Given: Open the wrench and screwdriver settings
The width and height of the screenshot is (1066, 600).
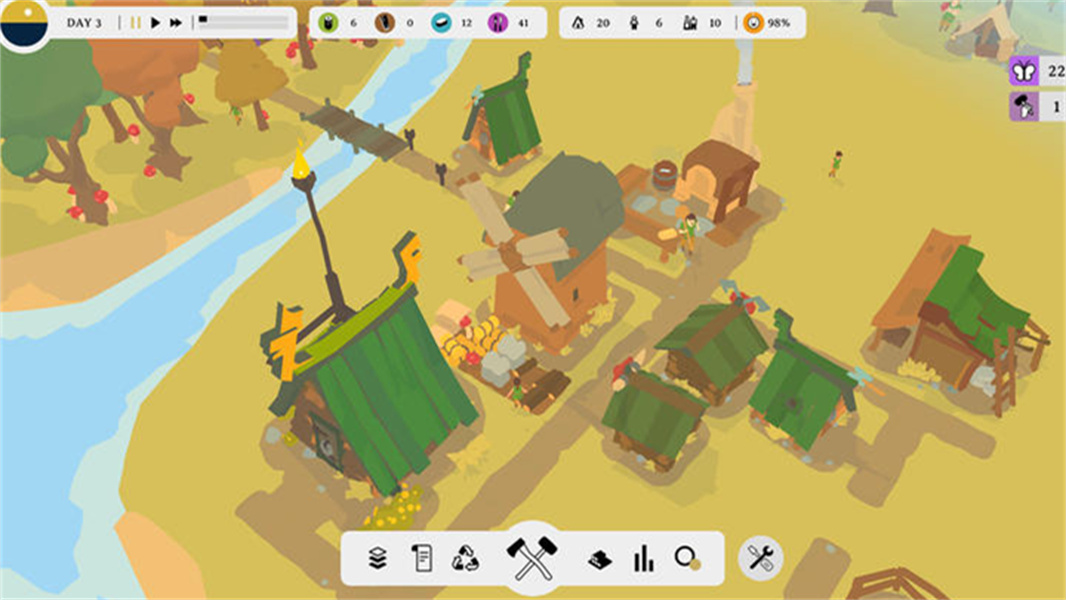Looking at the screenshot, I should point(761,558).
